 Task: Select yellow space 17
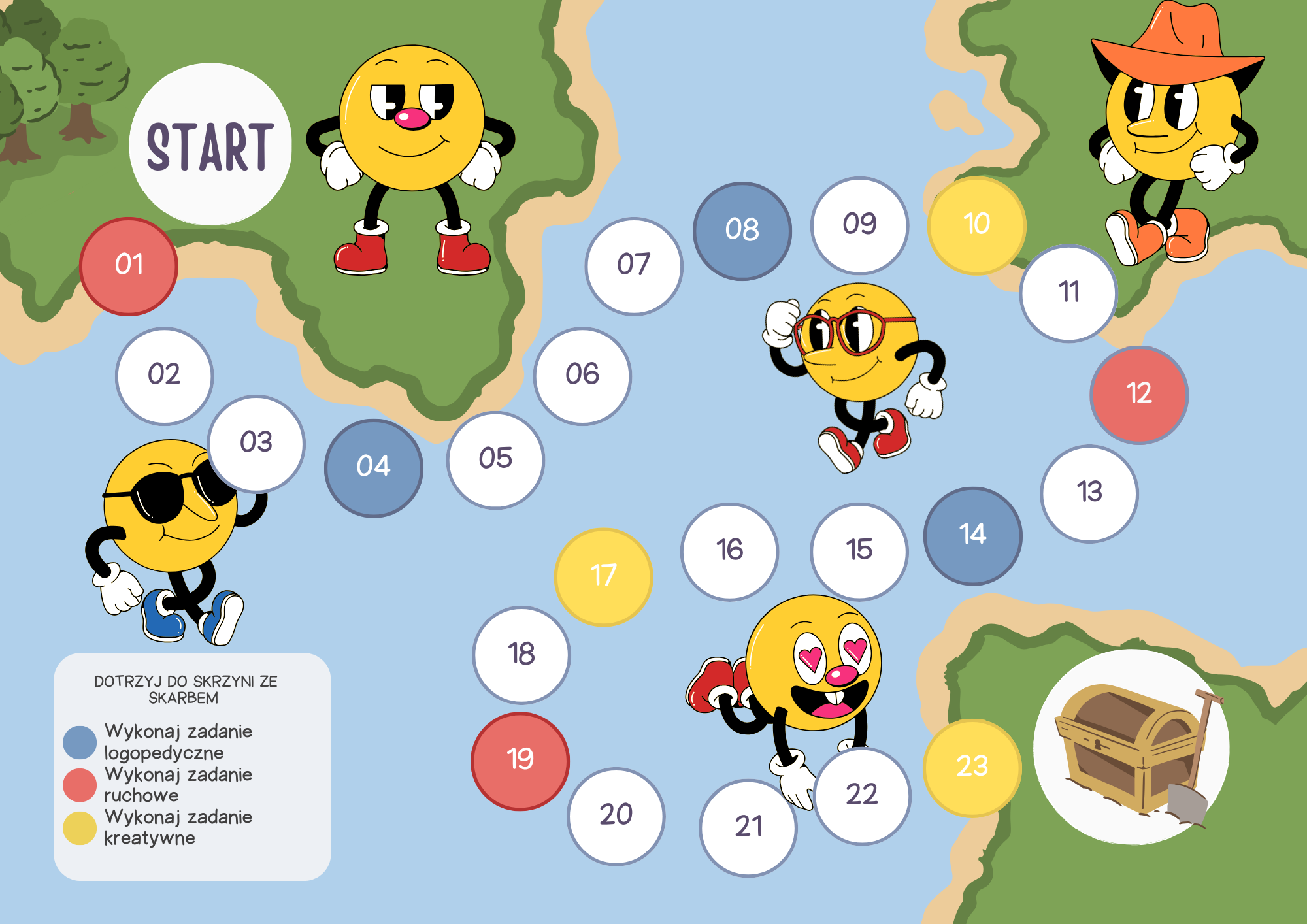point(603,576)
